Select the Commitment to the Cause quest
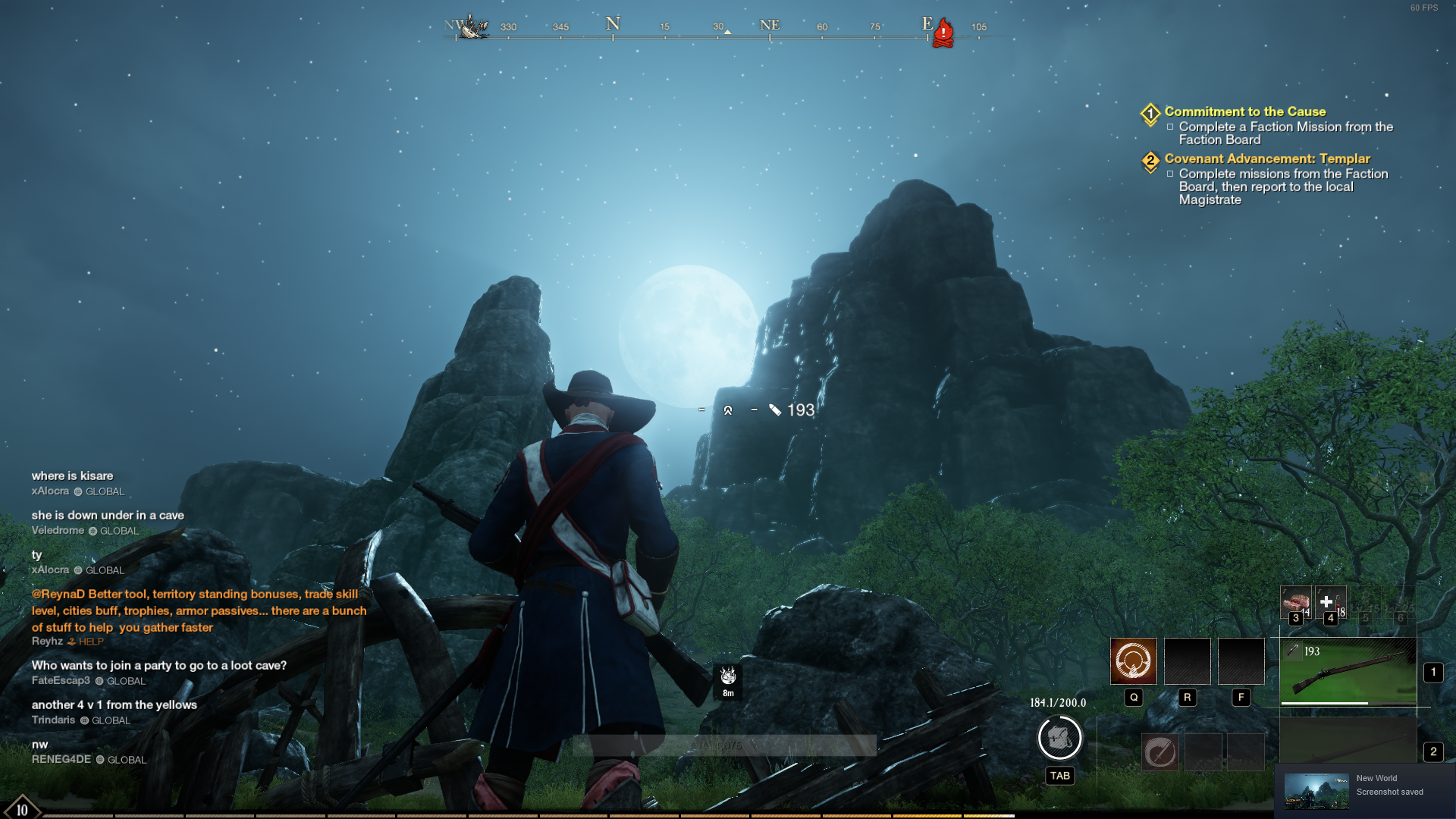 click(1244, 111)
